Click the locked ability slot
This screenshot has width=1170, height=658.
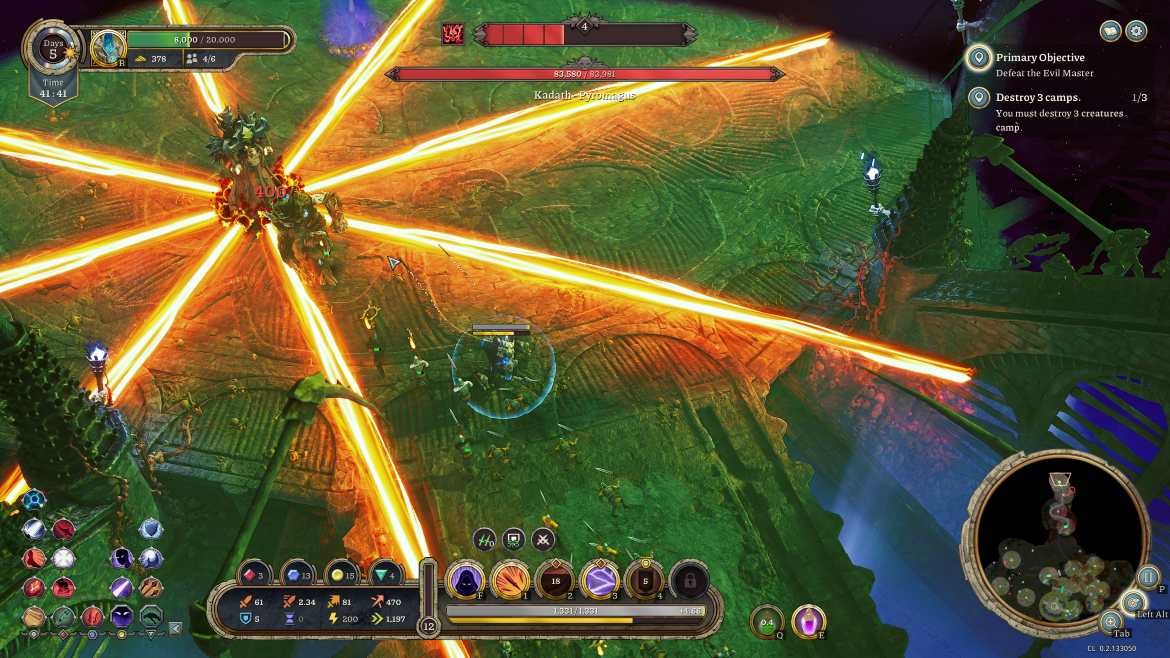[x=689, y=579]
